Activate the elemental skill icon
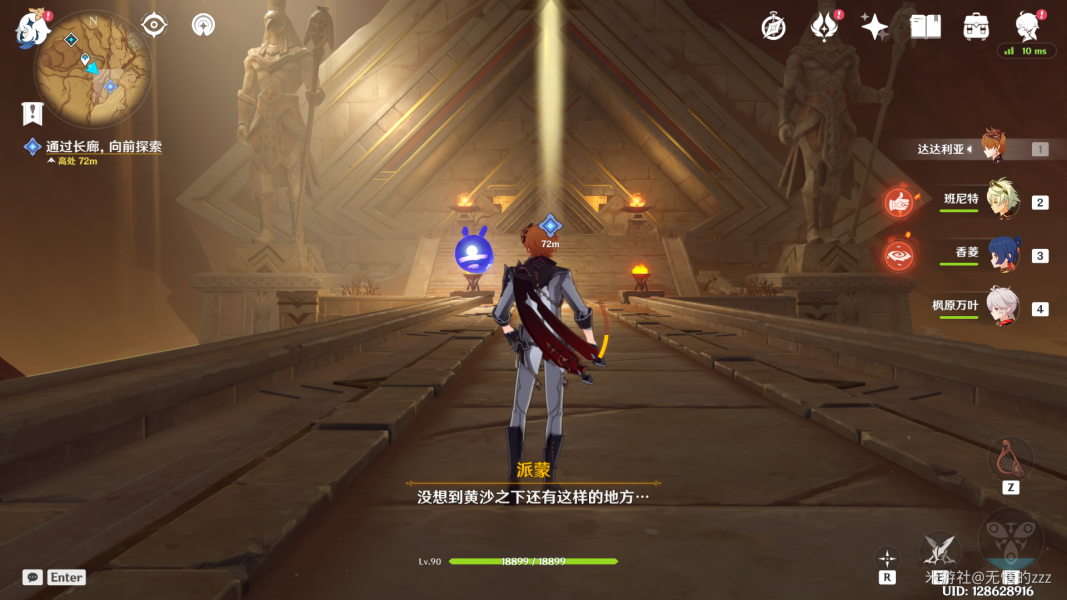 [940, 548]
